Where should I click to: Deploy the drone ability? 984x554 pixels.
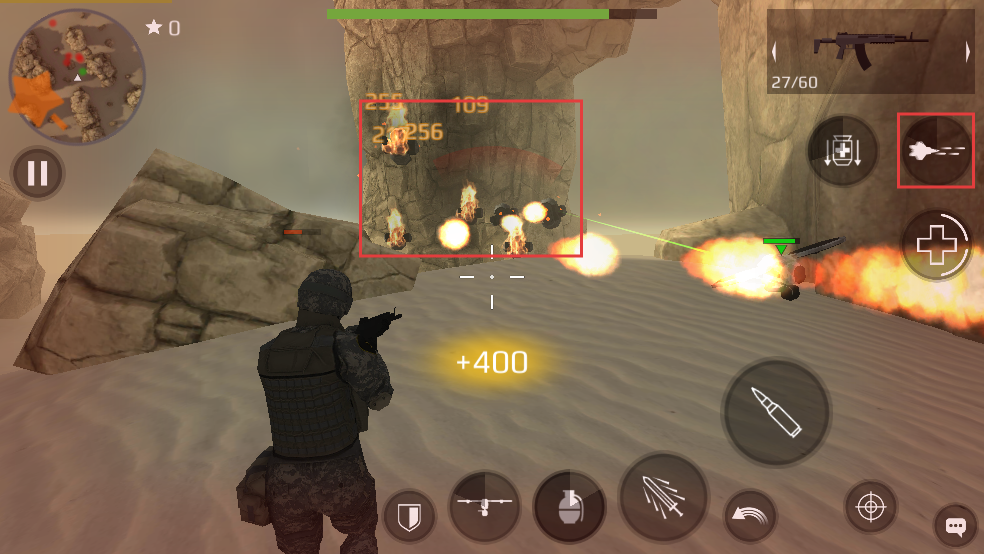484,506
